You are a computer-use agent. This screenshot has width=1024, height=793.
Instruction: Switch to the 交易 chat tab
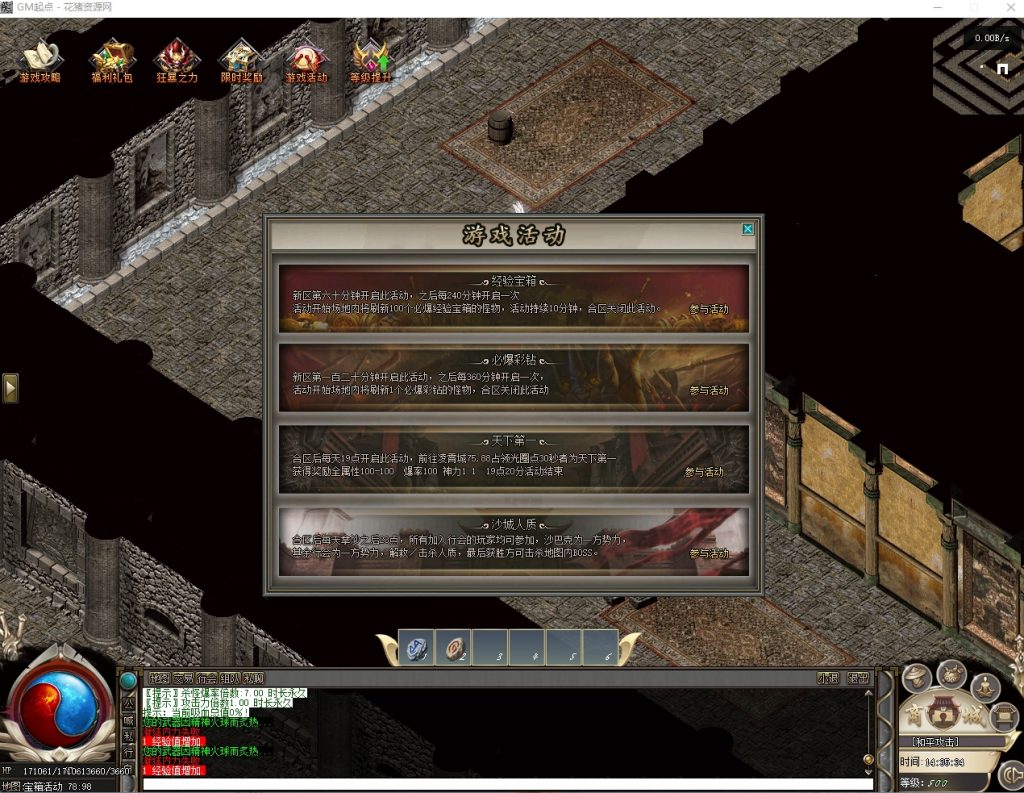click(183, 678)
